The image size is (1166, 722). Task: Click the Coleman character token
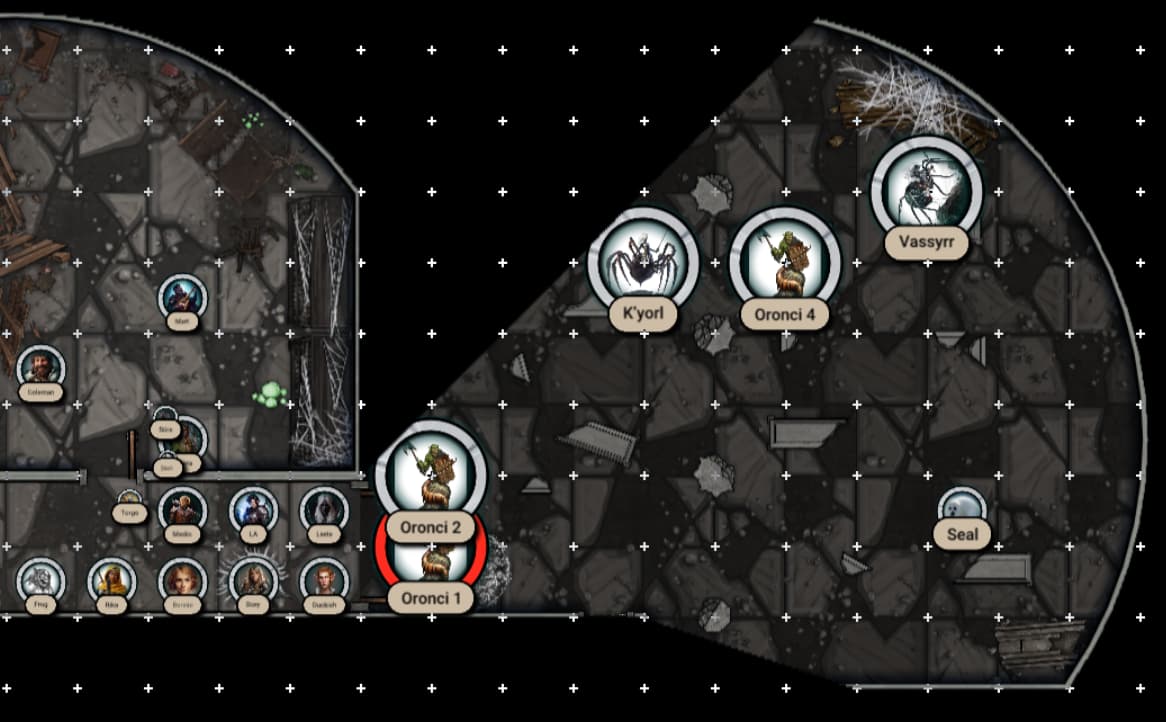click(x=40, y=367)
